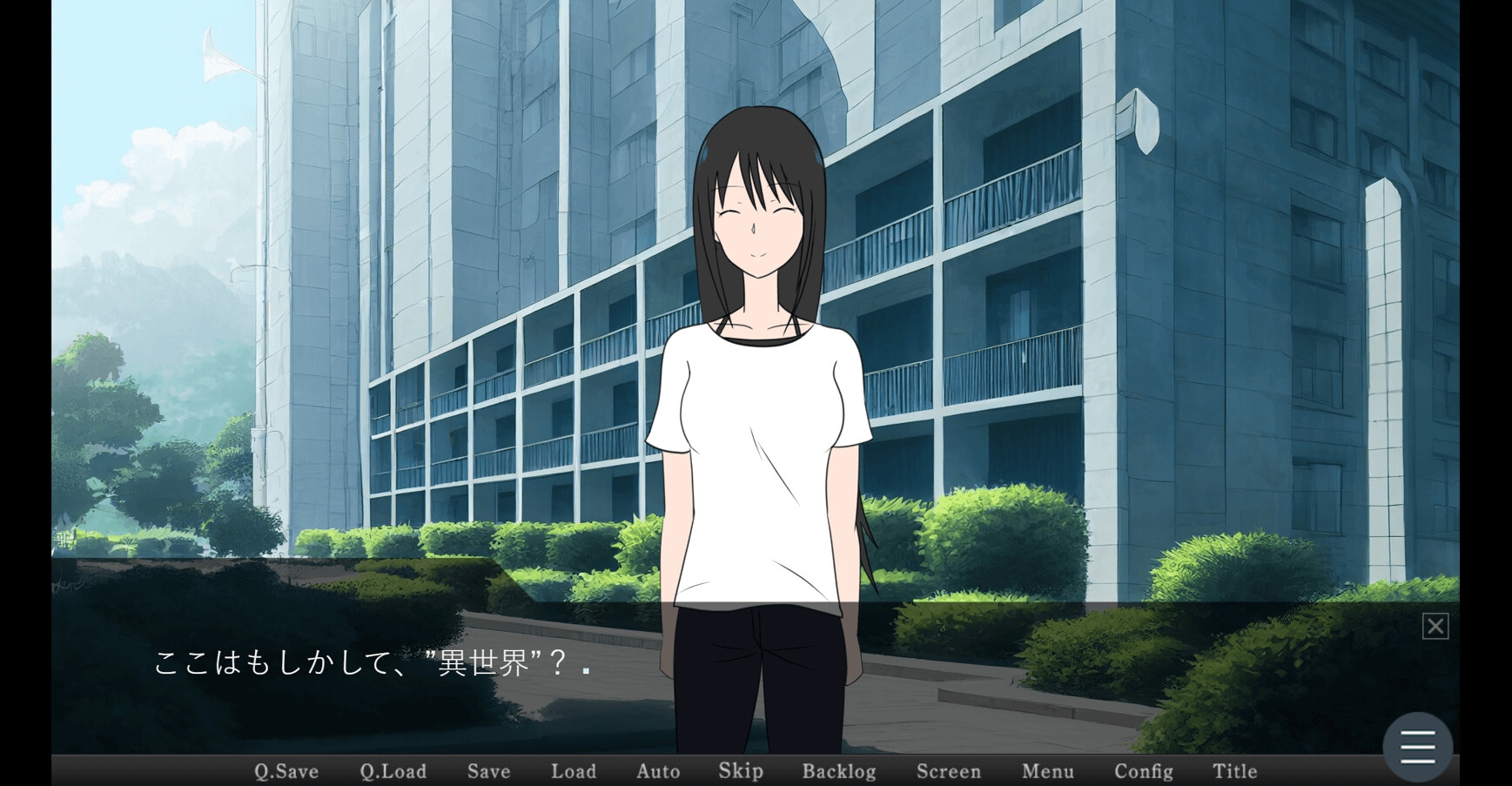Click the bottom quick-menu bar

pyautogui.click(x=756, y=771)
